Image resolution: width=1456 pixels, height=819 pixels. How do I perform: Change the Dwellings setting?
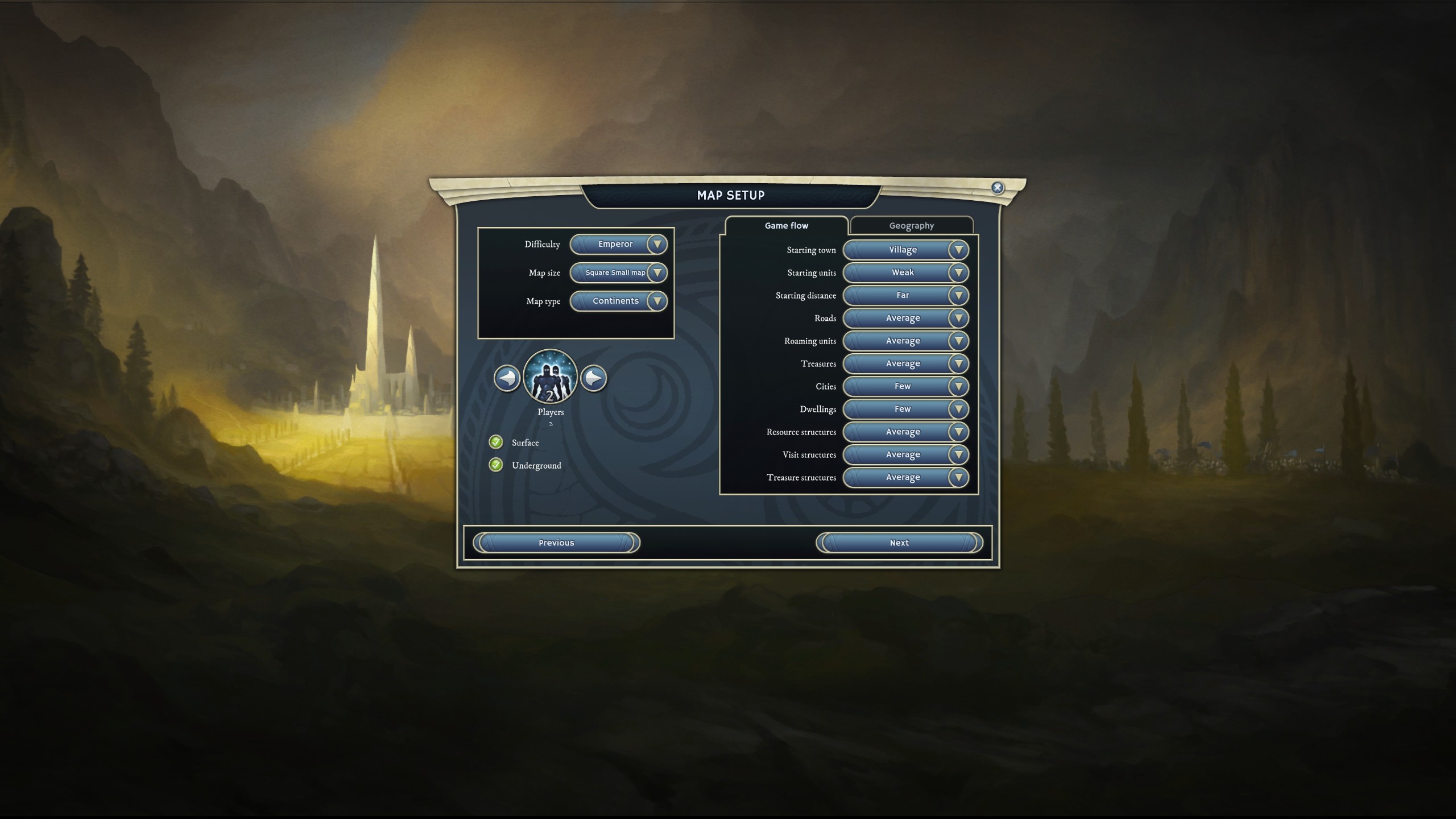(905, 409)
